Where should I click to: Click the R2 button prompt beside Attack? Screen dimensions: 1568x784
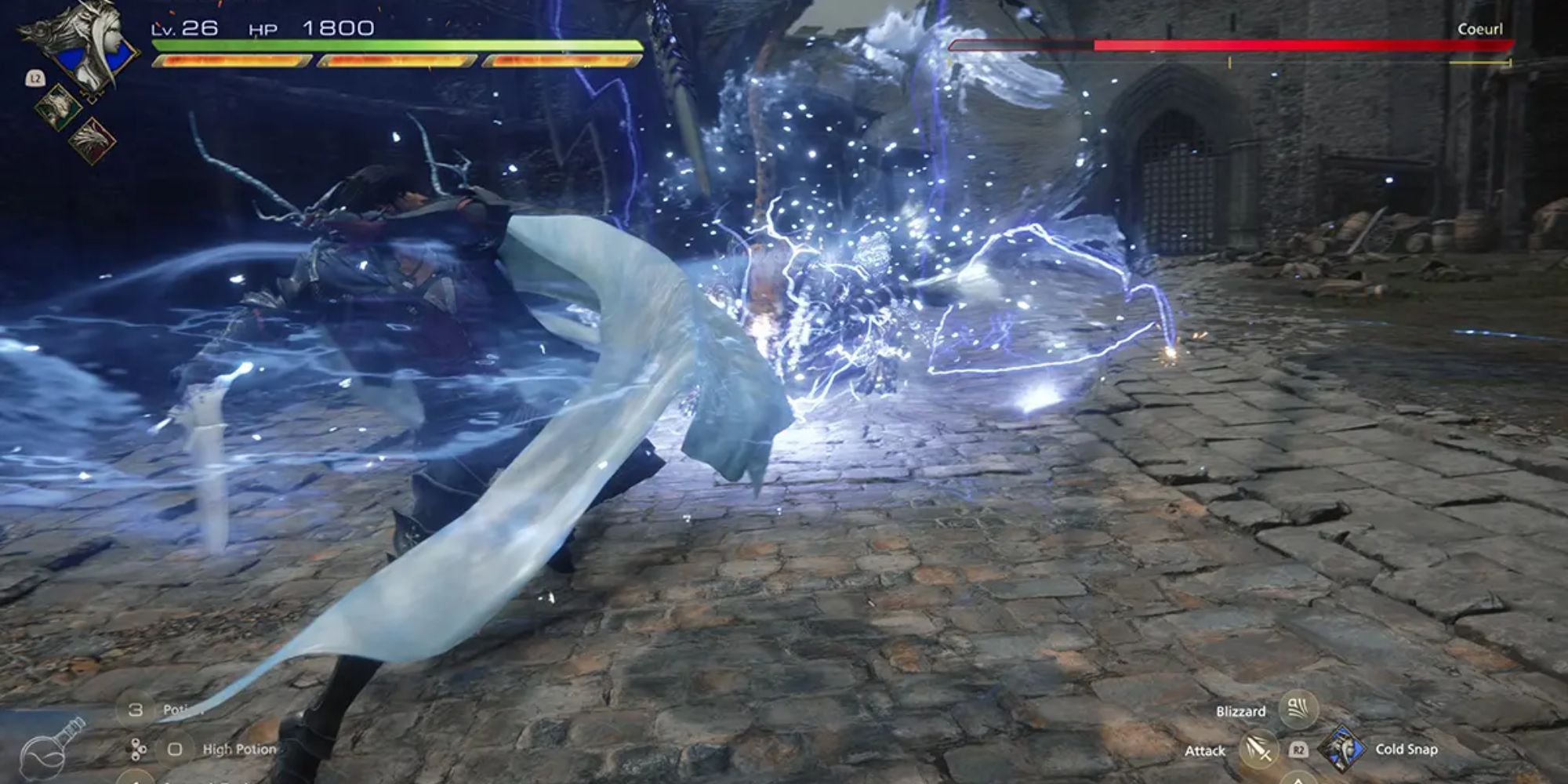pos(1299,751)
